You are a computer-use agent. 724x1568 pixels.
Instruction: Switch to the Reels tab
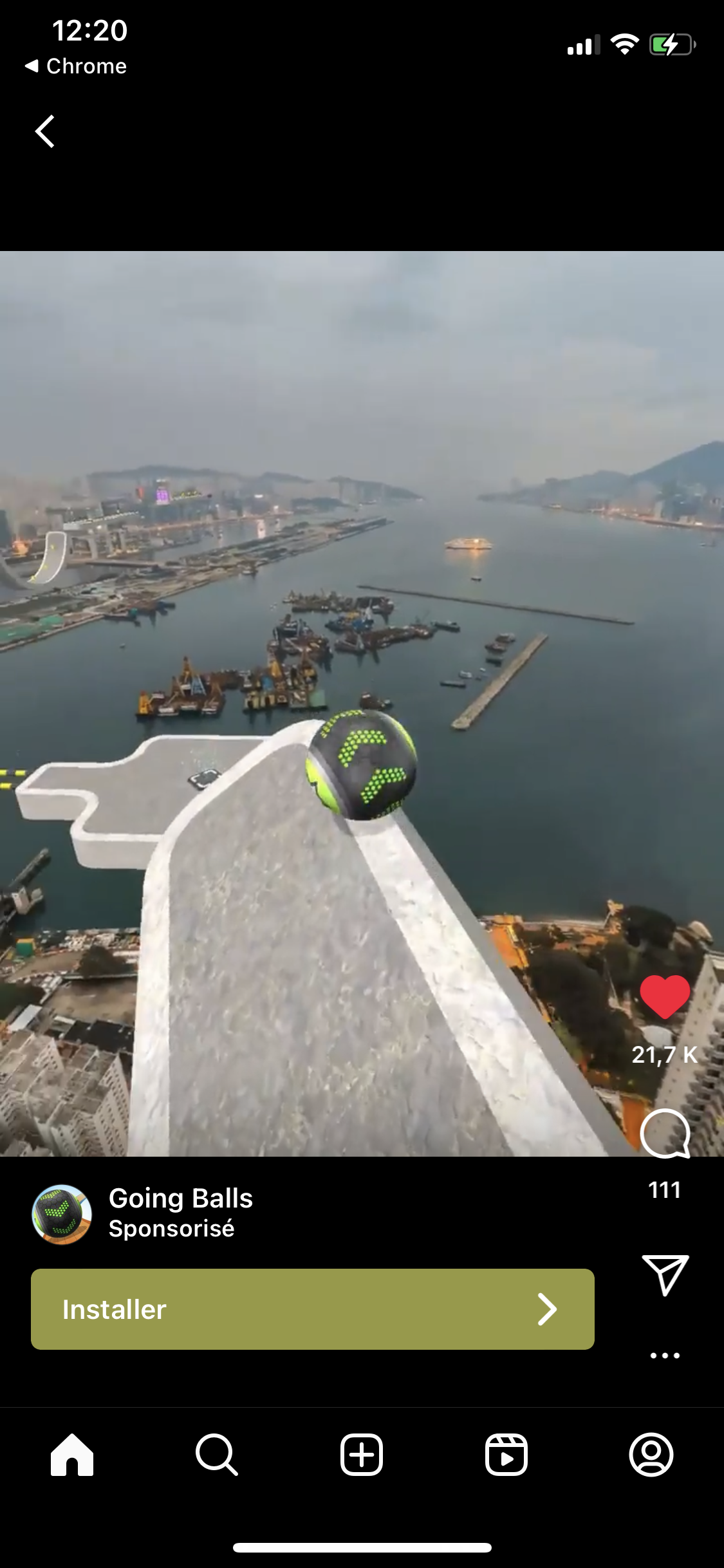(x=506, y=1454)
